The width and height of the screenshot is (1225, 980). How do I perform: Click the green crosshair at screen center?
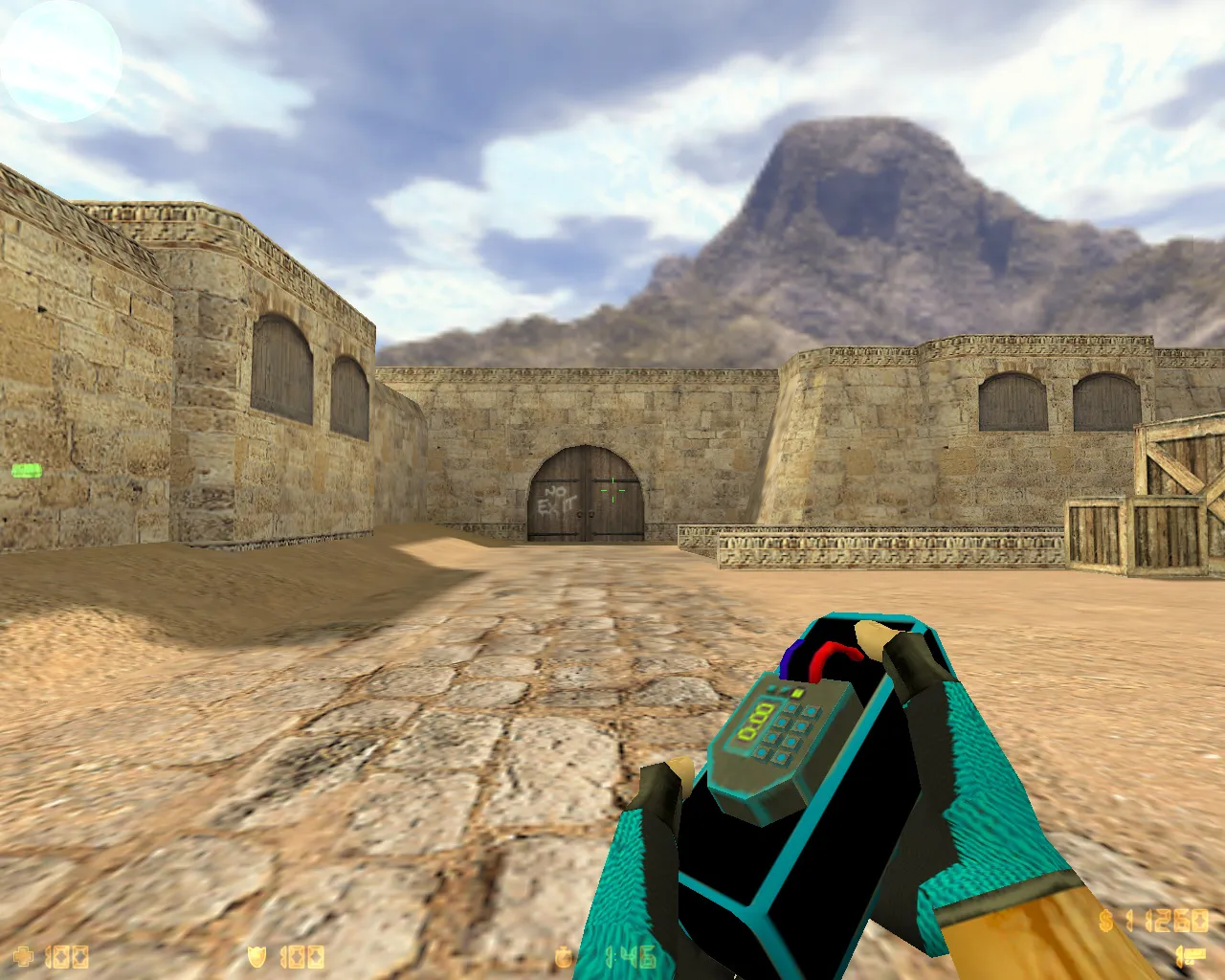coord(612,490)
